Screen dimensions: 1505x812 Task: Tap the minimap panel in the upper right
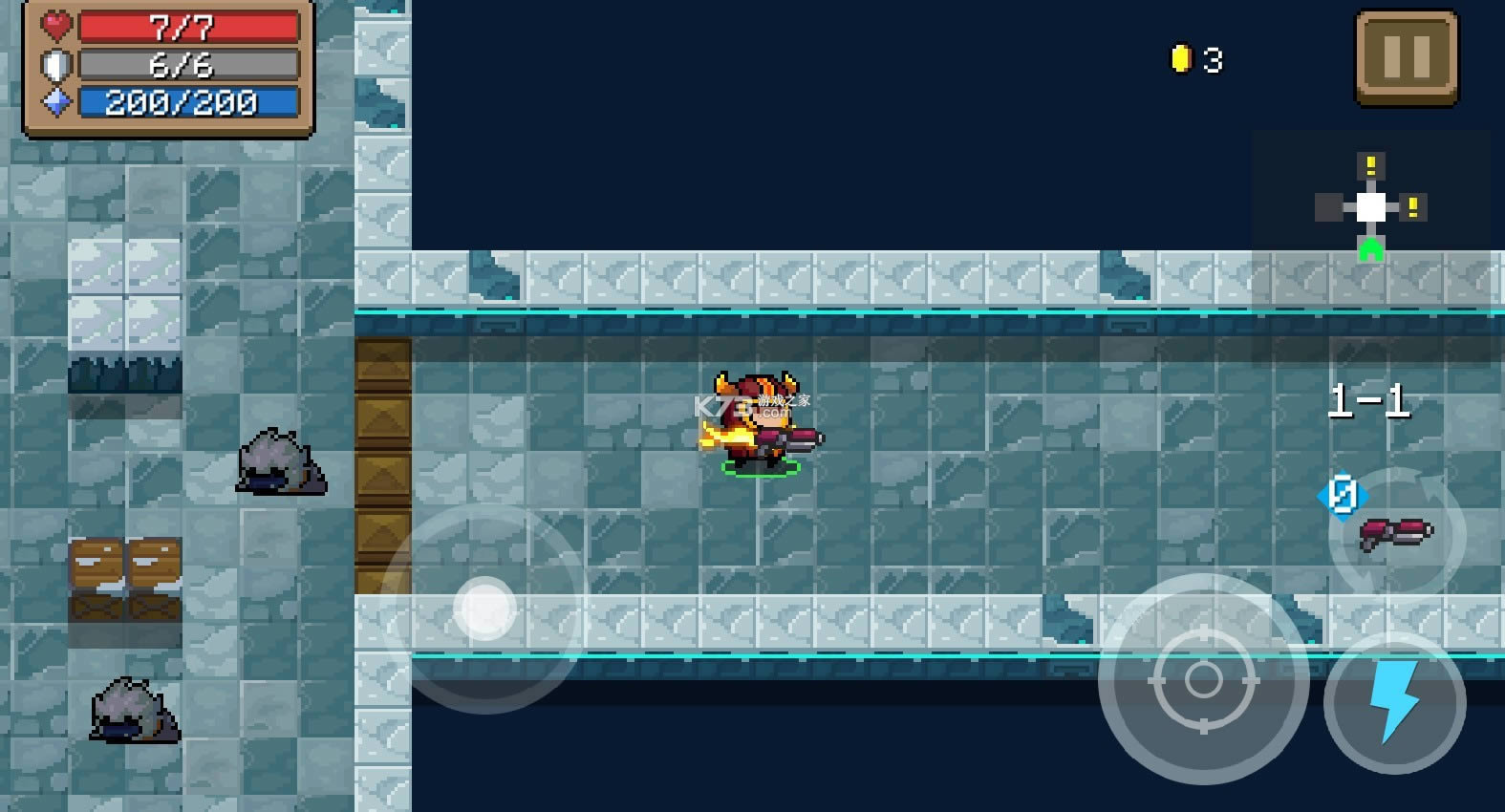pos(1373,205)
